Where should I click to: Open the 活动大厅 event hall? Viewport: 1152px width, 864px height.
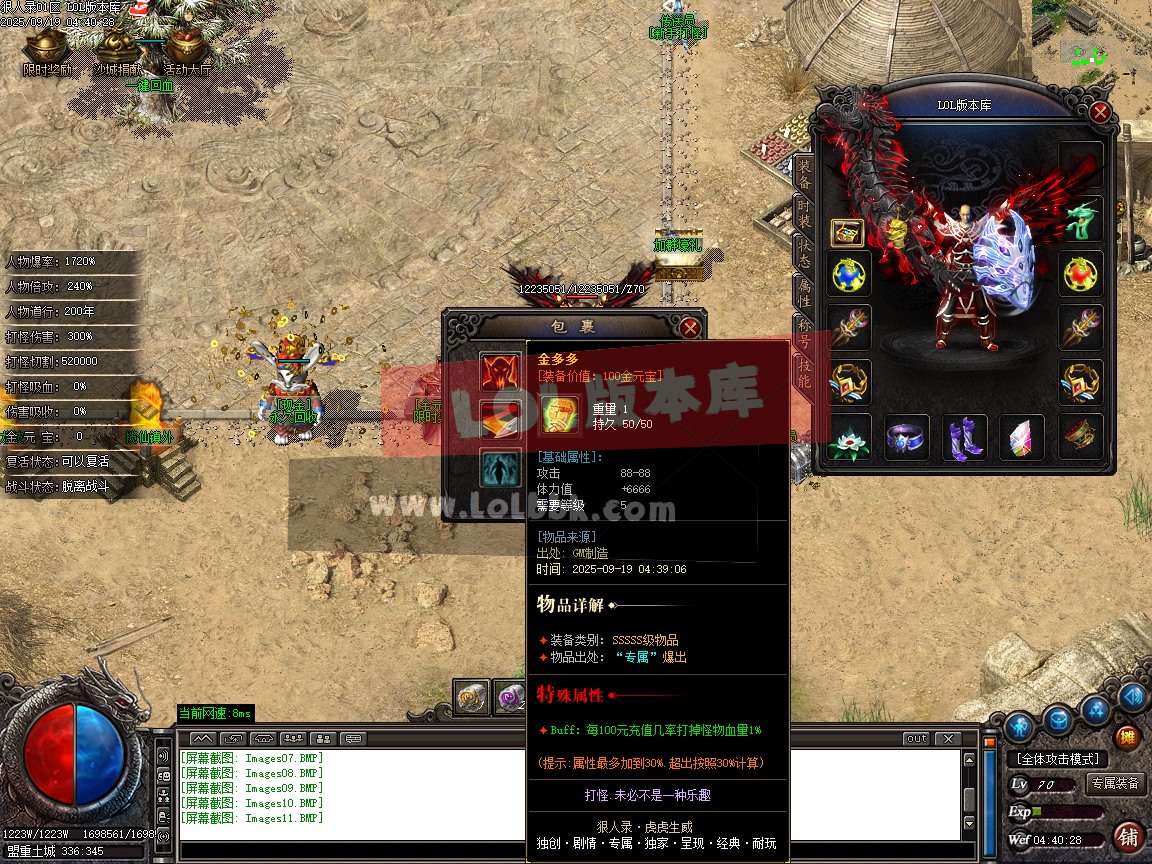coord(187,50)
